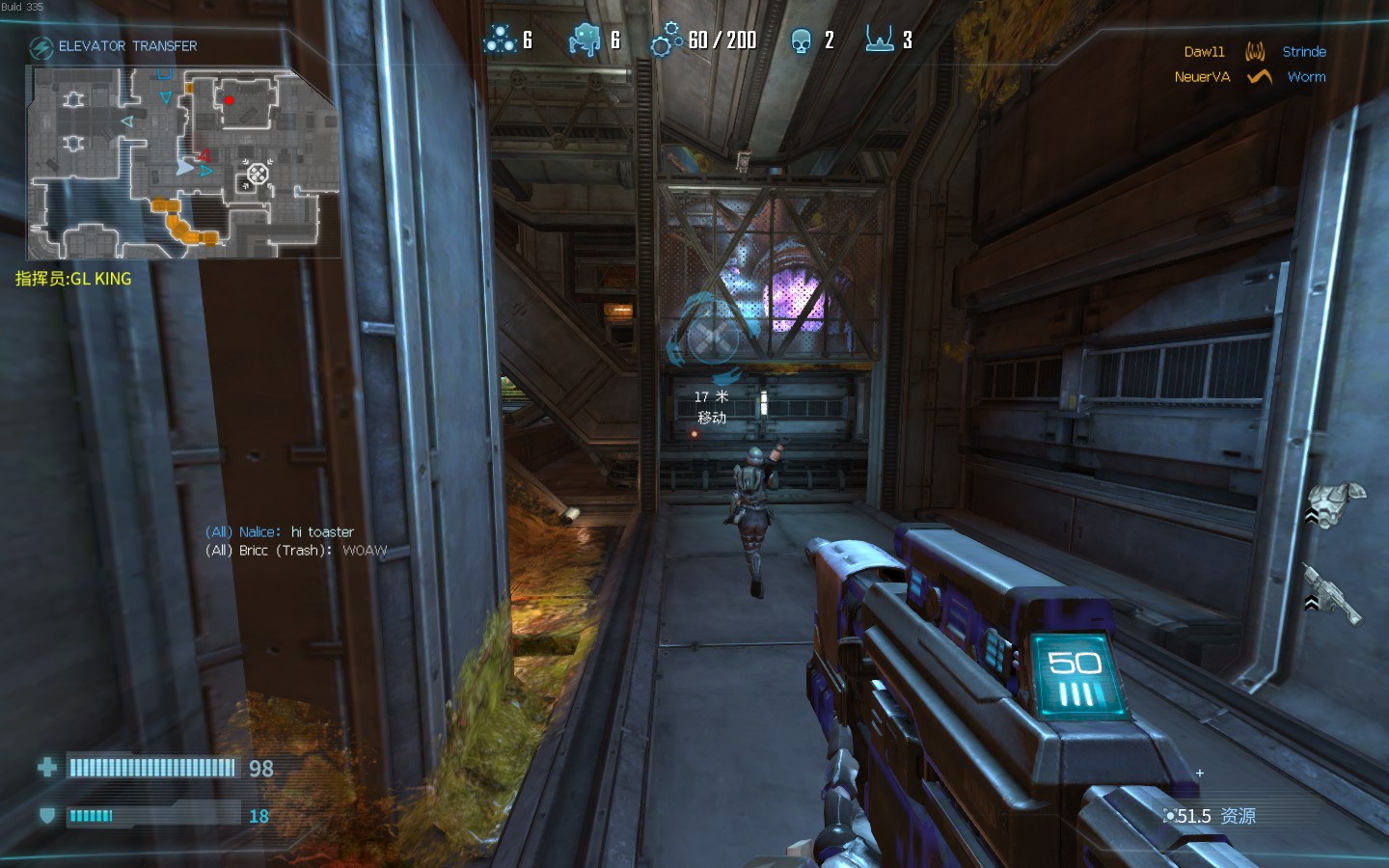Click the weapon upgrade icon
Viewport: 1389px width, 868px height.
tap(1333, 591)
